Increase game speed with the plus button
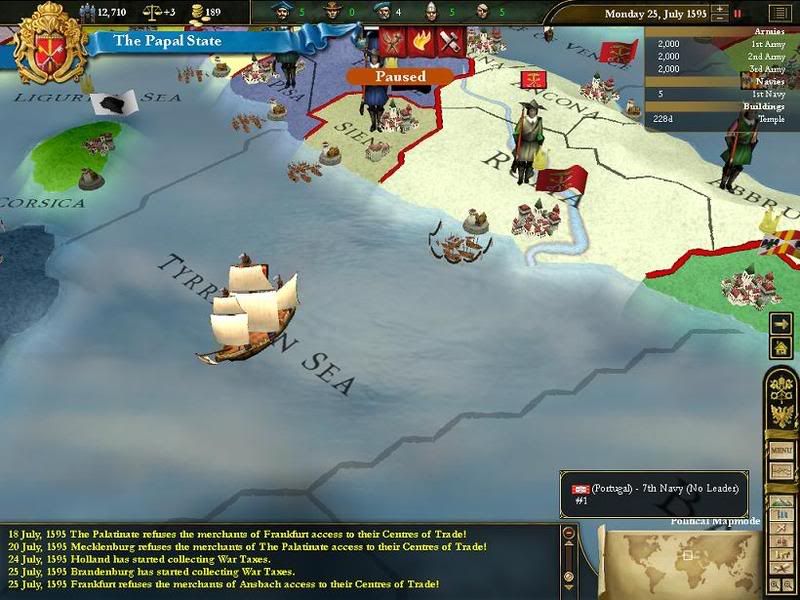Viewport: 800px width, 600px height. [x=719, y=8]
